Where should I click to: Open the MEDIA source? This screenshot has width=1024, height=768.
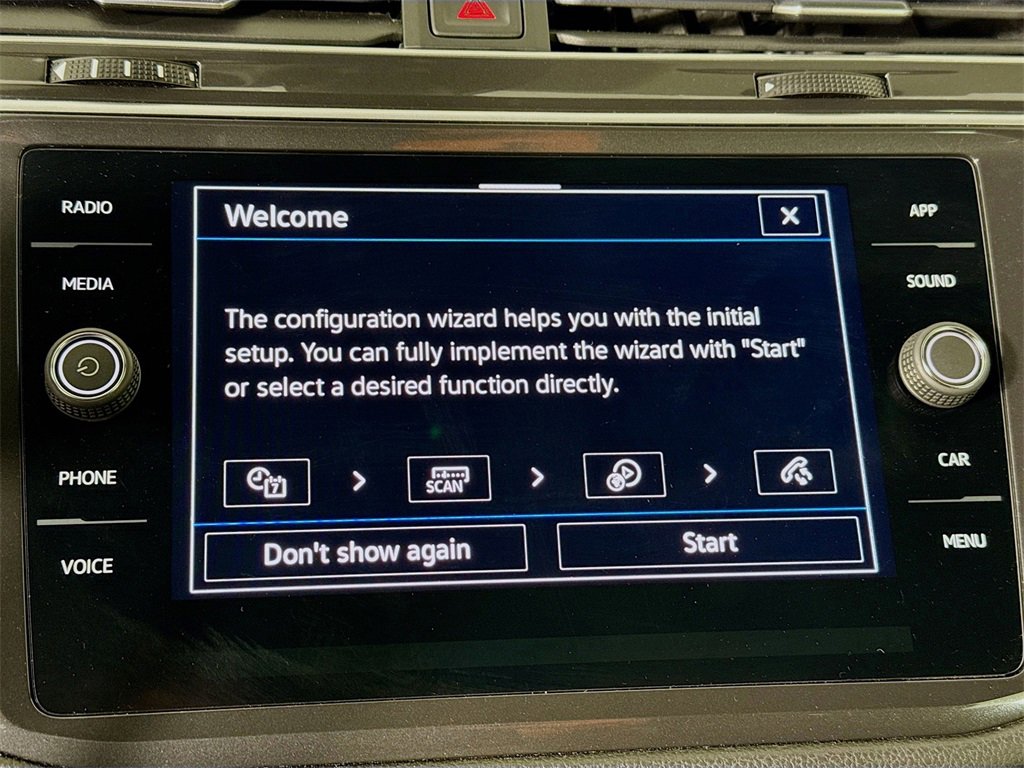88,284
